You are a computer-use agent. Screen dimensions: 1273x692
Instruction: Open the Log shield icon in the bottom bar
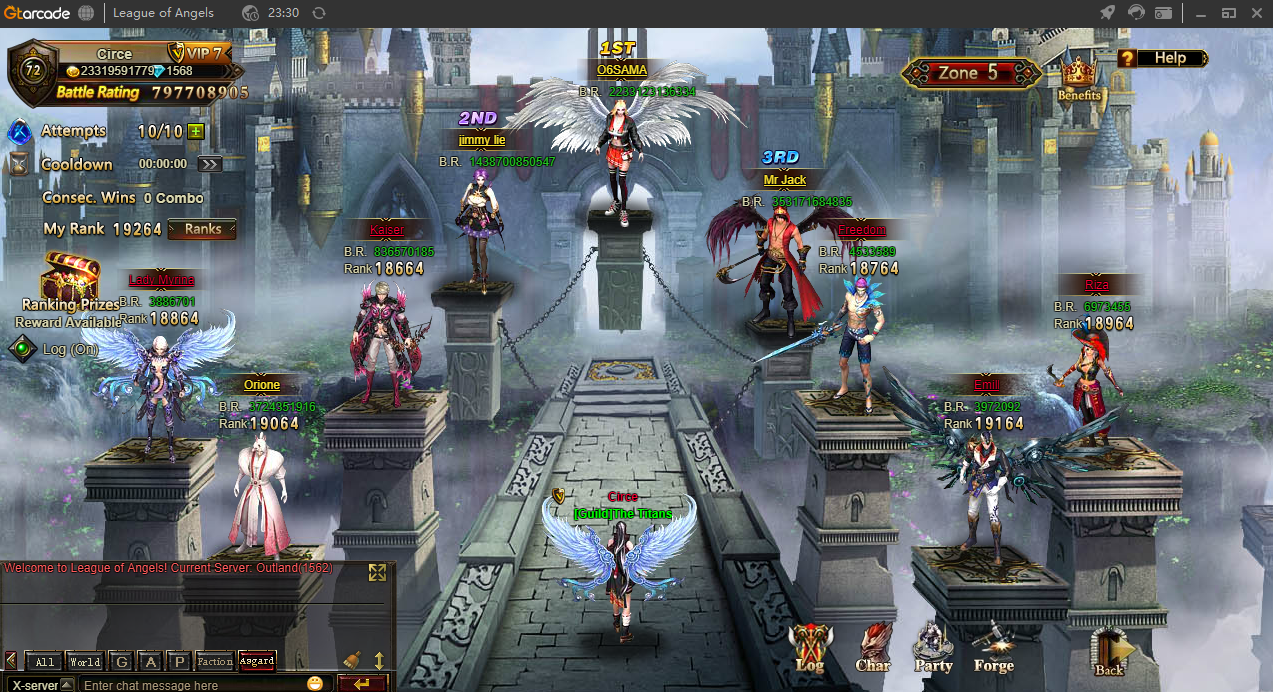click(809, 646)
